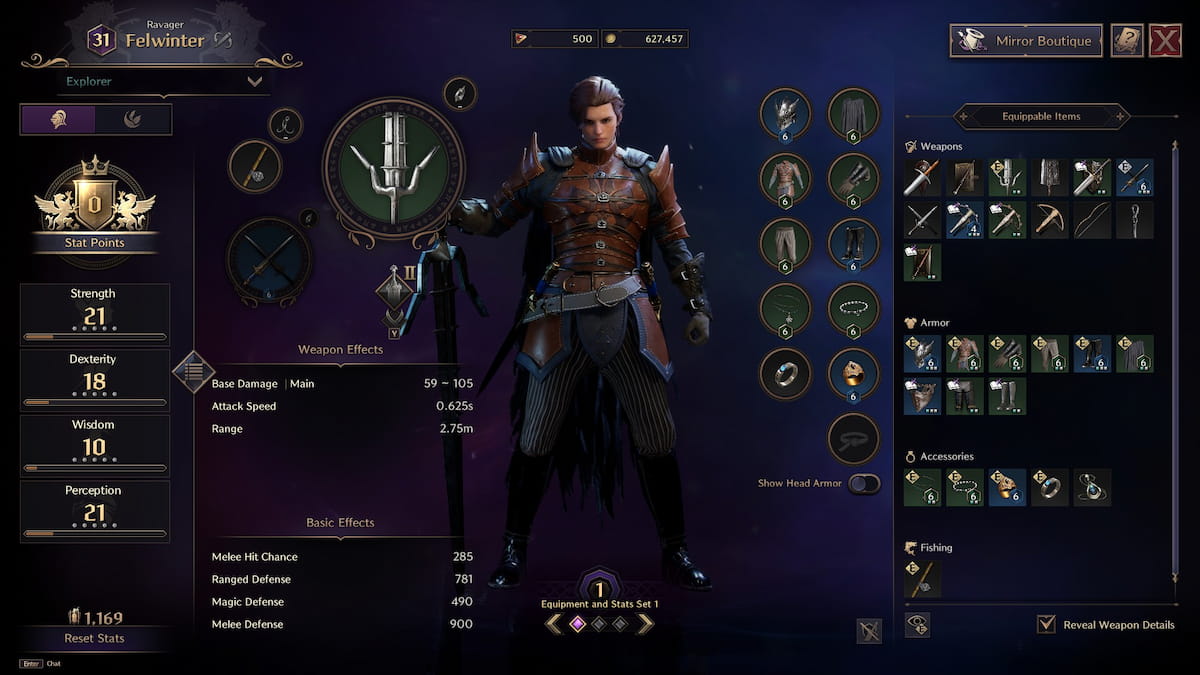
Task: Close the character equipment screen
Action: point(1165,41)
